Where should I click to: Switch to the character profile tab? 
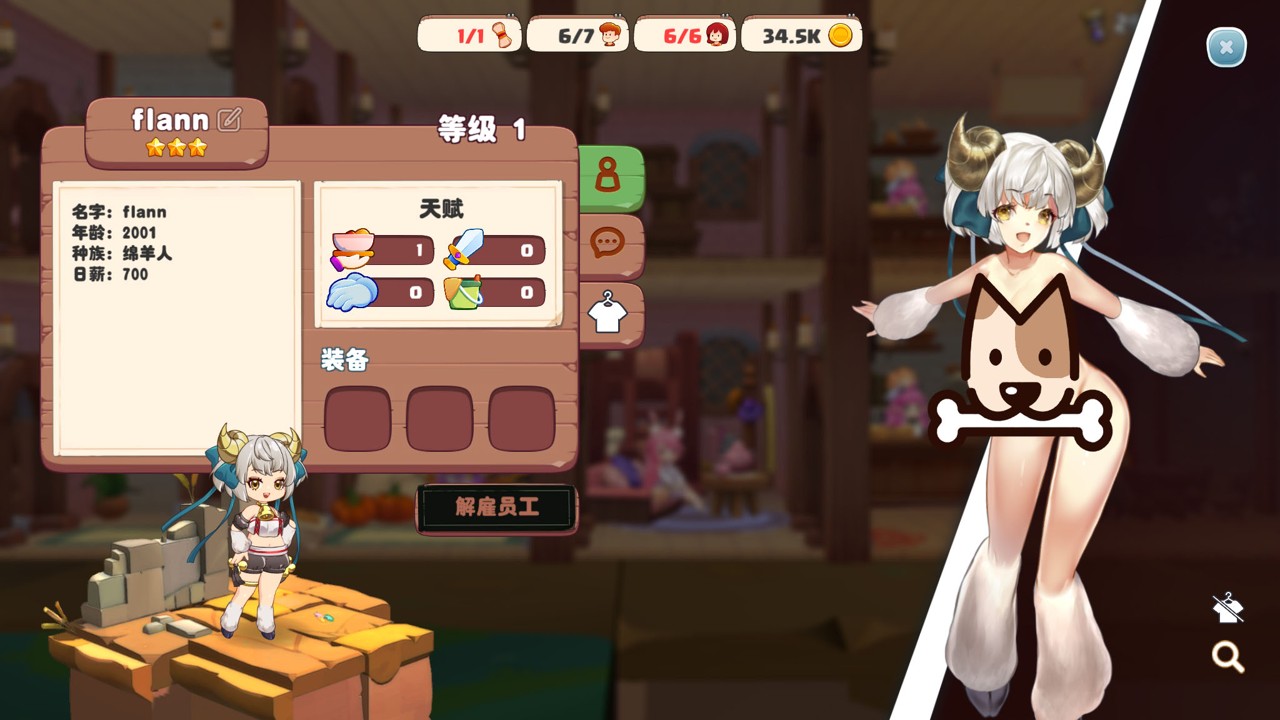608,176
